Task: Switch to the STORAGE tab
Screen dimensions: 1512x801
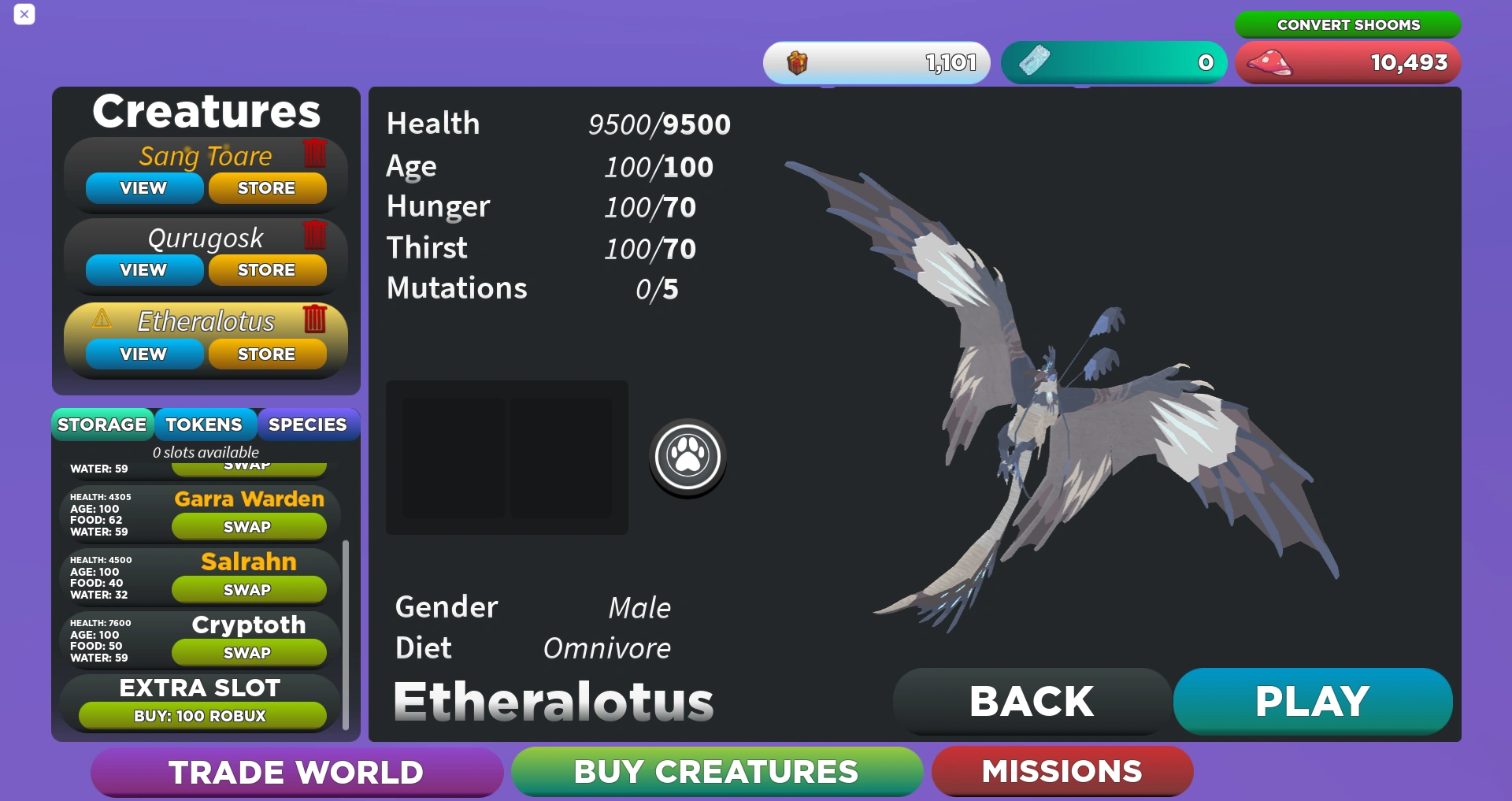Action: coord(102,425)
